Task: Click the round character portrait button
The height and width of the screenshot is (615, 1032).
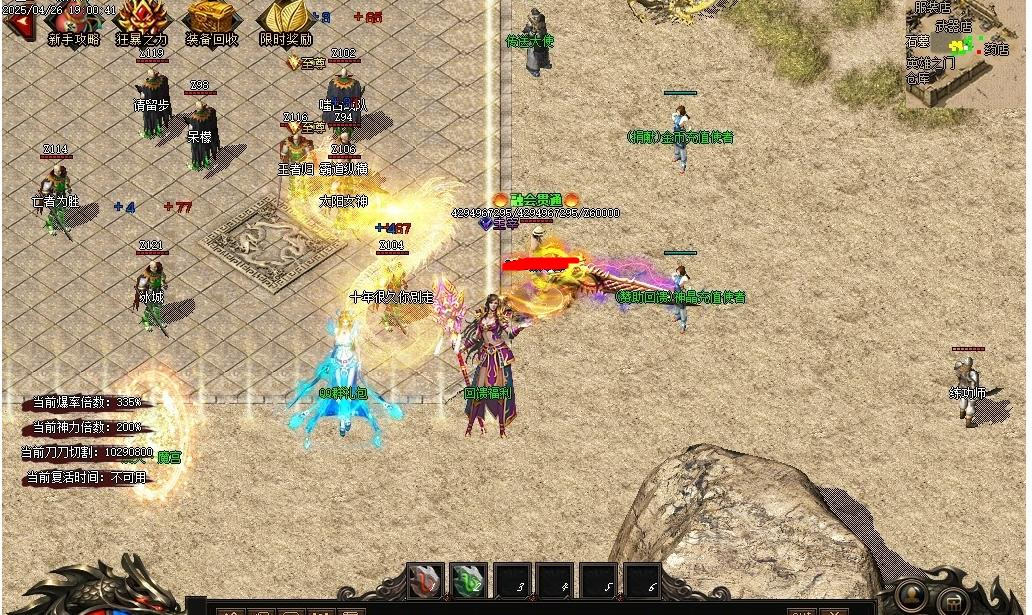Action: [x=911, y=596]
